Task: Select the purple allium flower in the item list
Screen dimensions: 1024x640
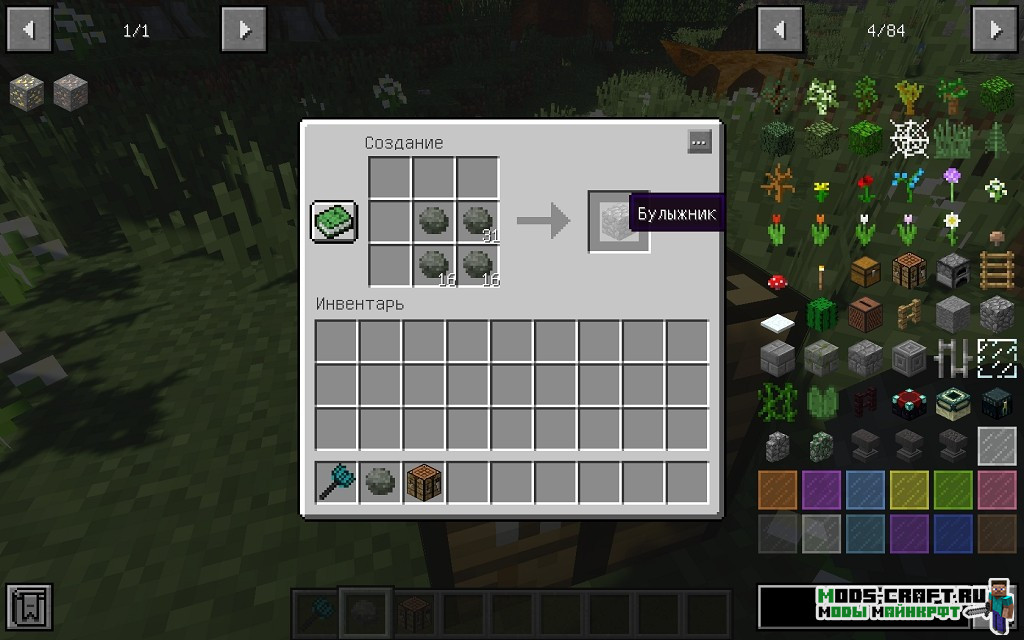Action: coord(952,183)
